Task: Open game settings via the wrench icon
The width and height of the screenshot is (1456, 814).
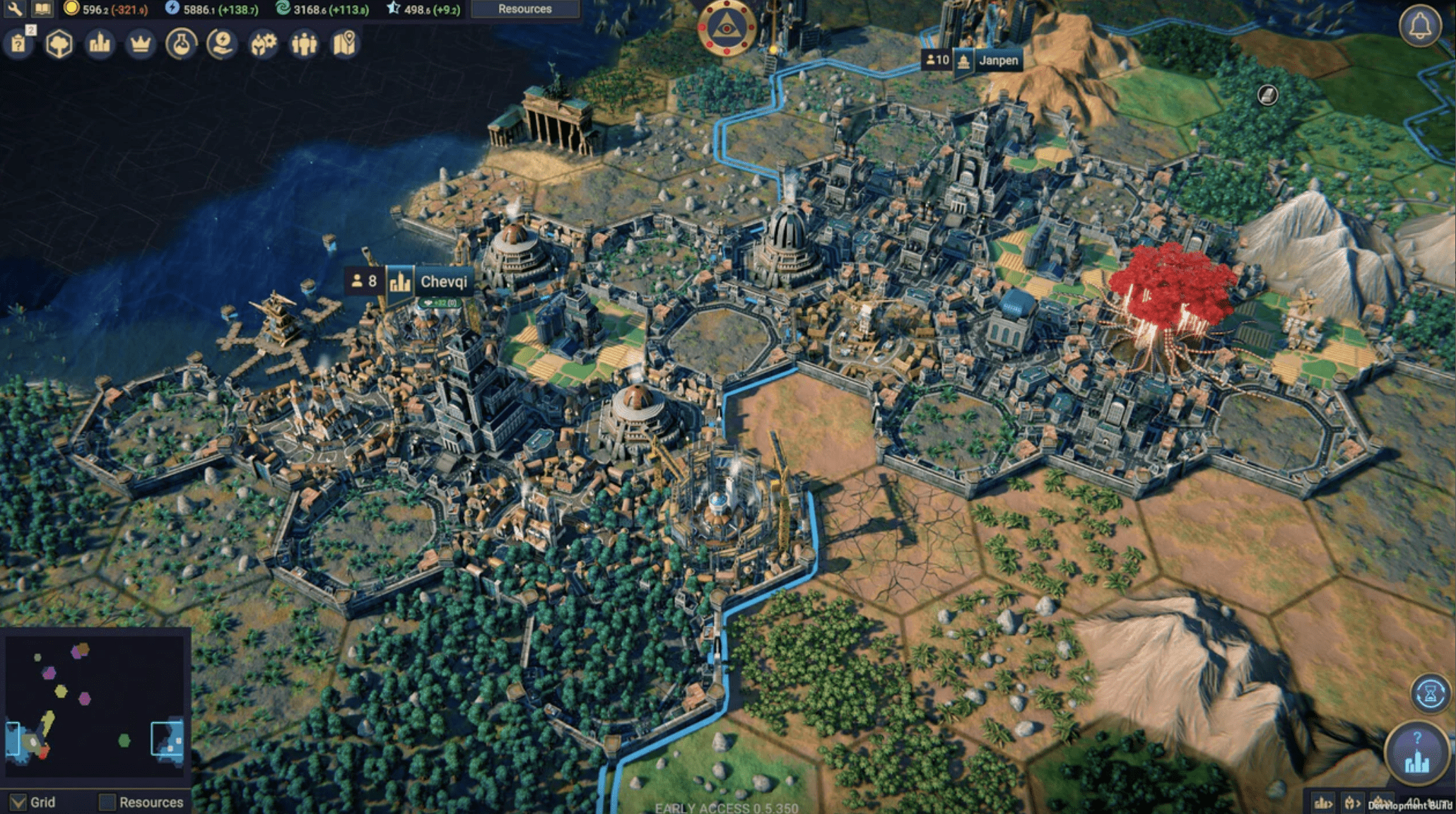Action: click(14, 9)
